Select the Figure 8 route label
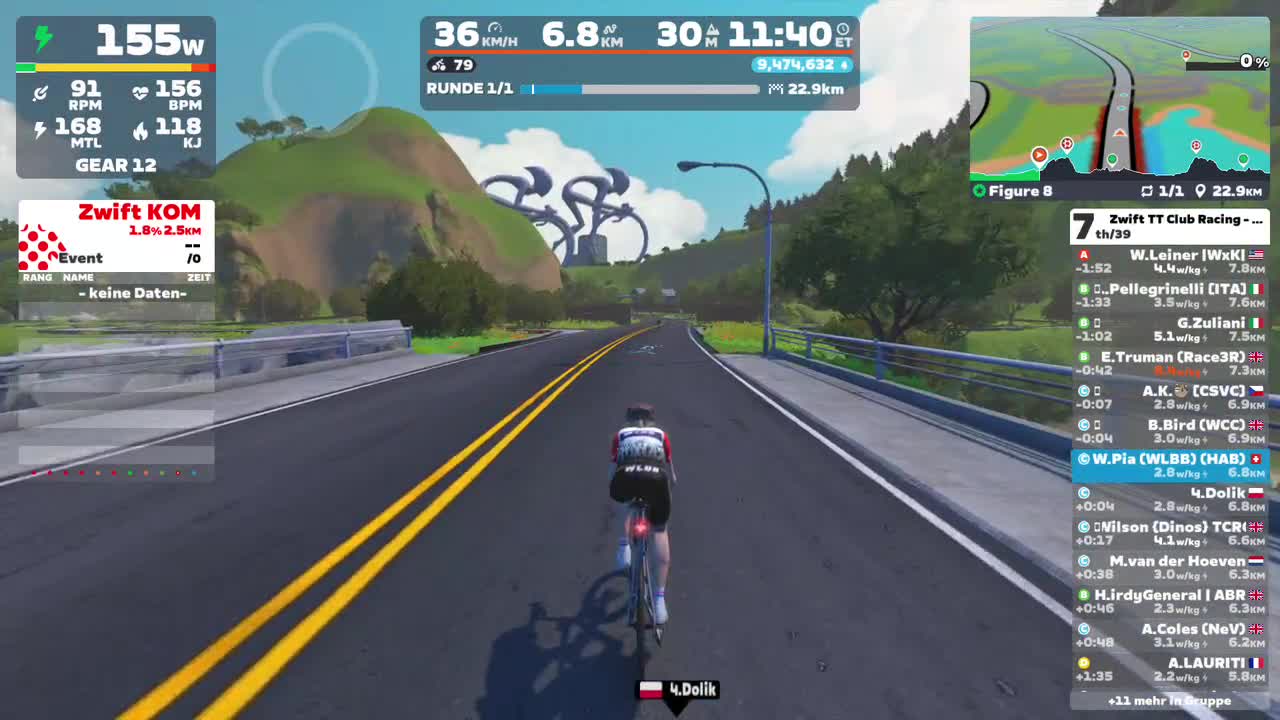Image resolution: width=1280 pixels, height=720 pixels. click(1014, 191)
